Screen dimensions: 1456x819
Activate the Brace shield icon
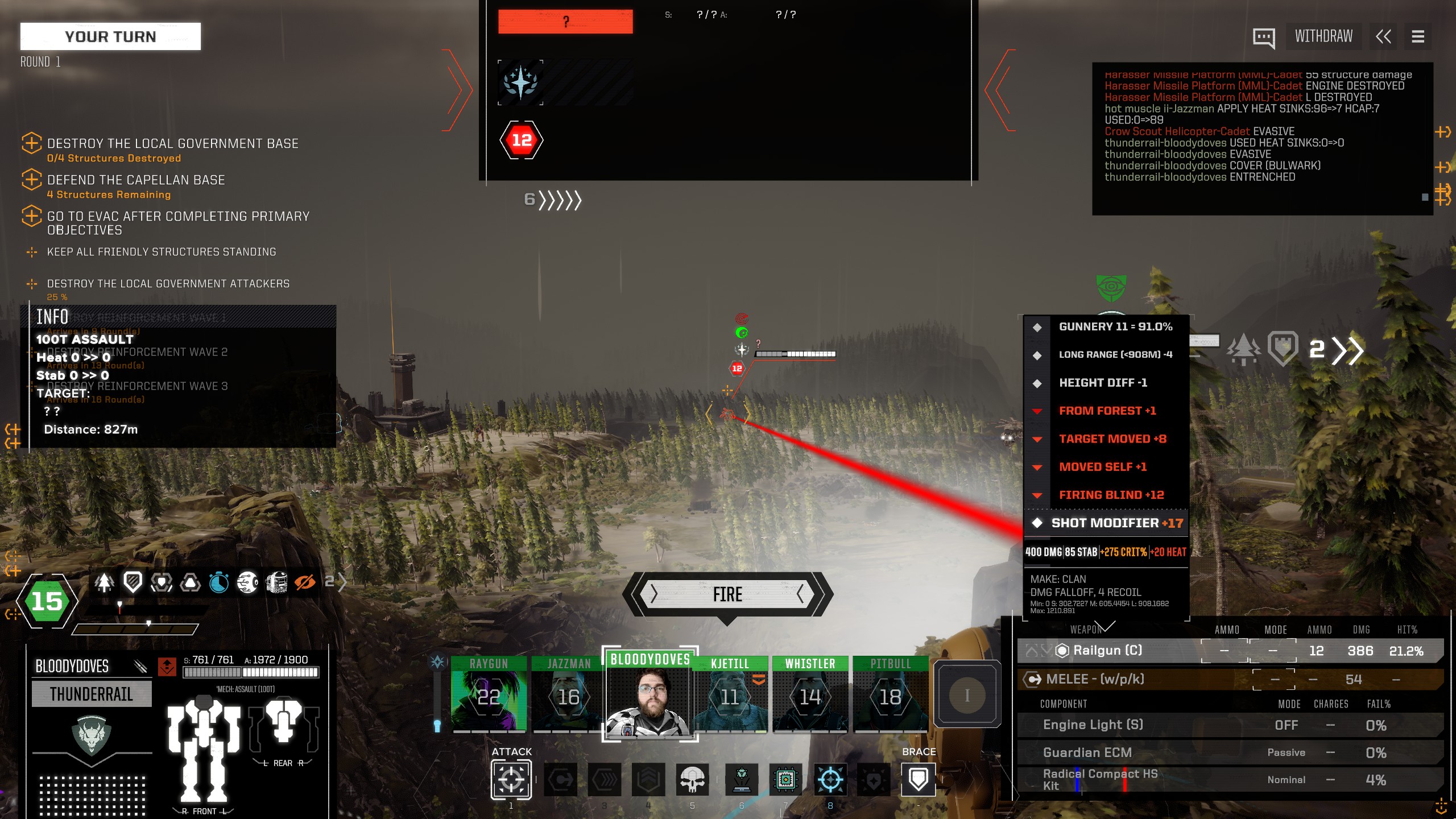coord(918,780)
